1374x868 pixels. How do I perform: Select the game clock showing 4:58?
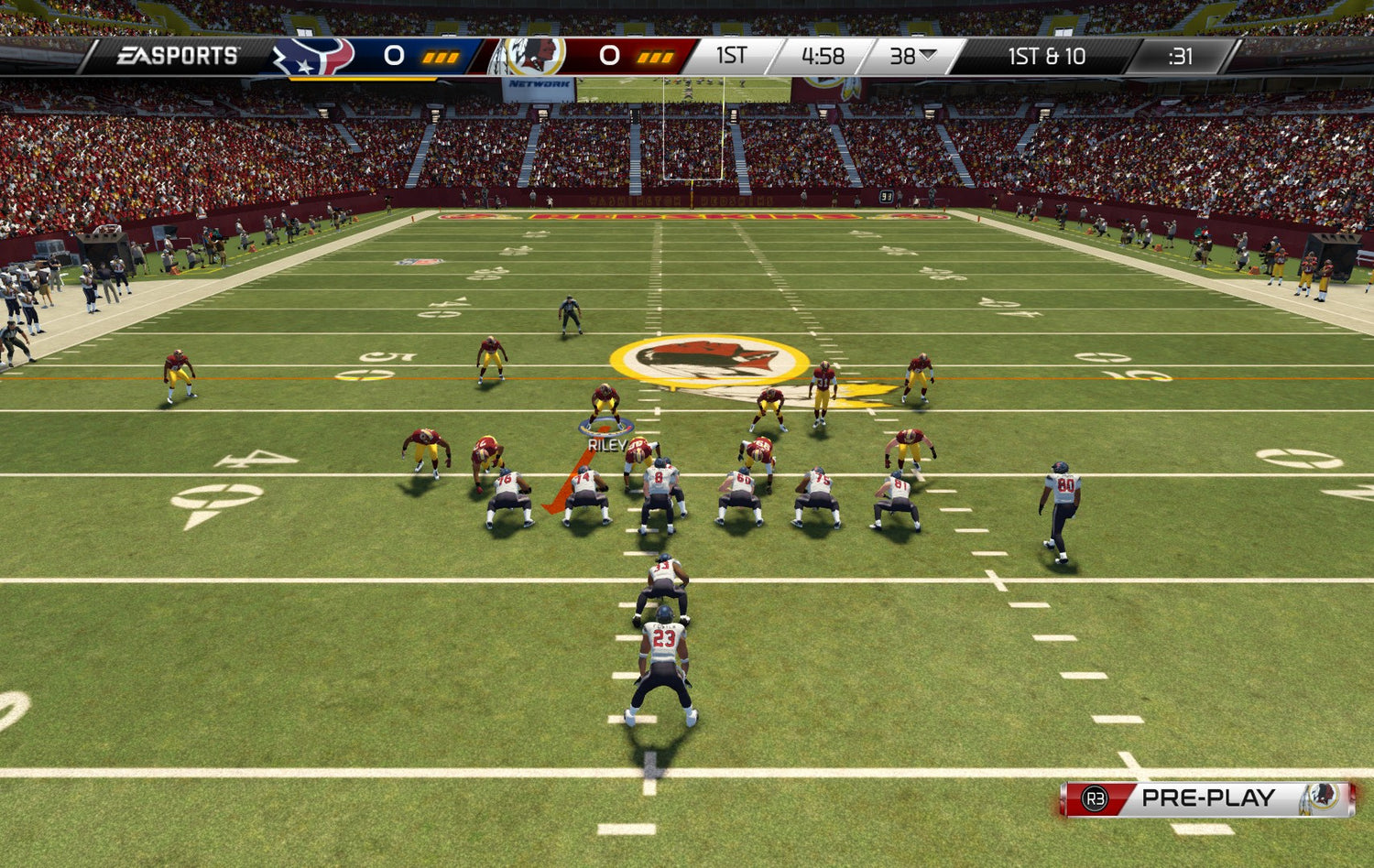[x=824, y=57]
